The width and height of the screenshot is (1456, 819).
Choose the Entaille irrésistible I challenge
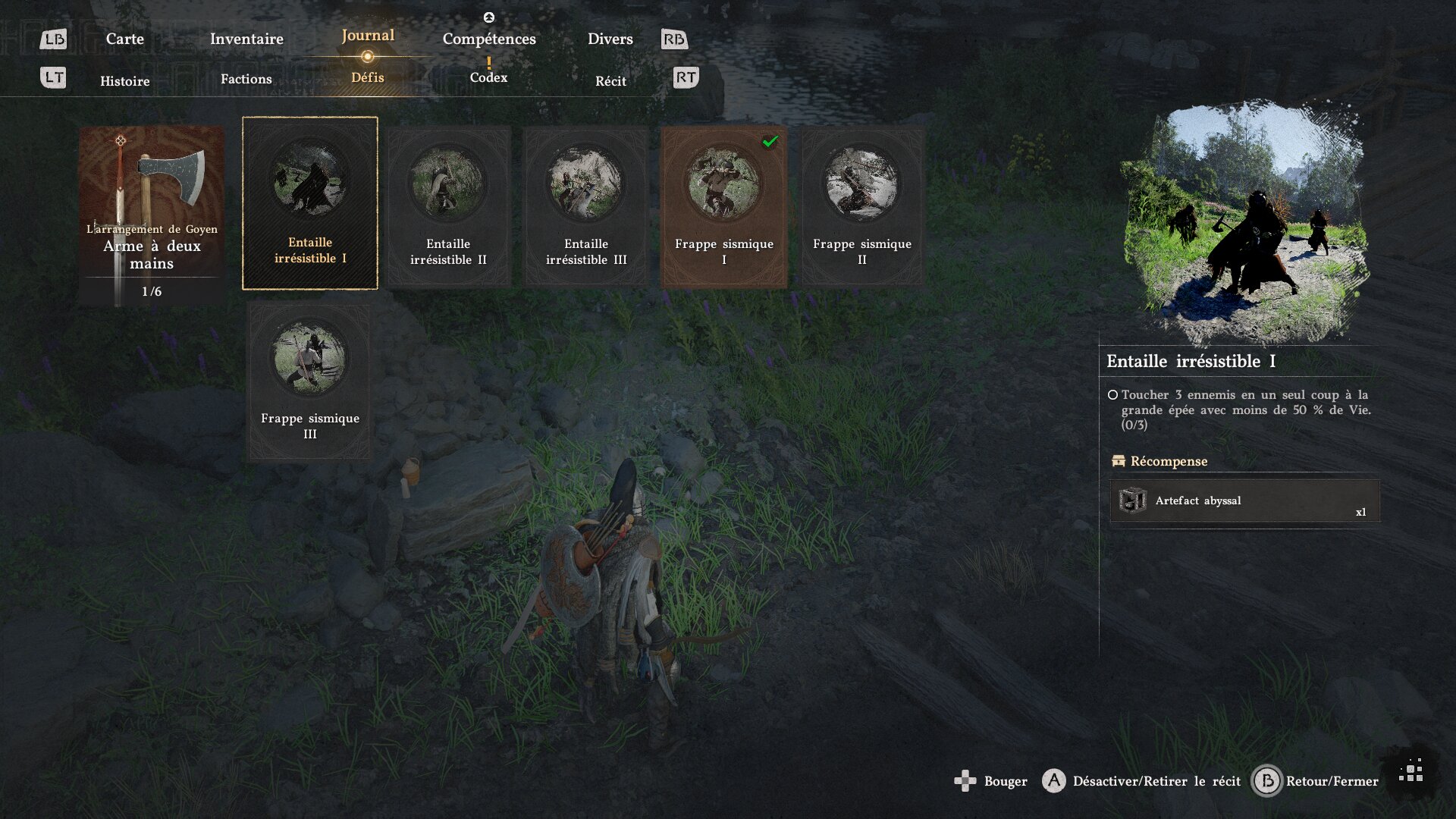click(x=310, y=203)
